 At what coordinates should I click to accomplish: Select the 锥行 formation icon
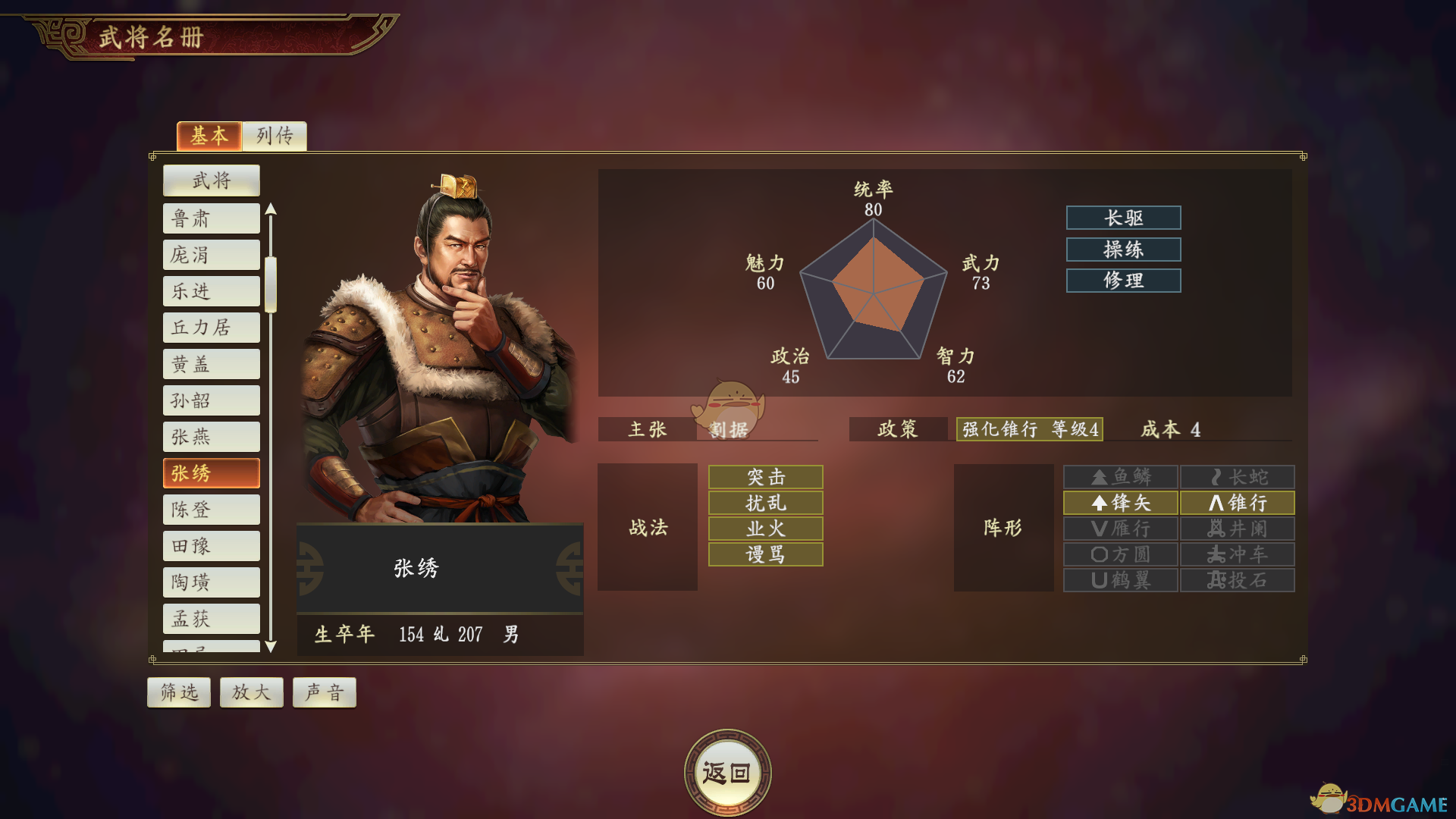(x=1238, y=502)
